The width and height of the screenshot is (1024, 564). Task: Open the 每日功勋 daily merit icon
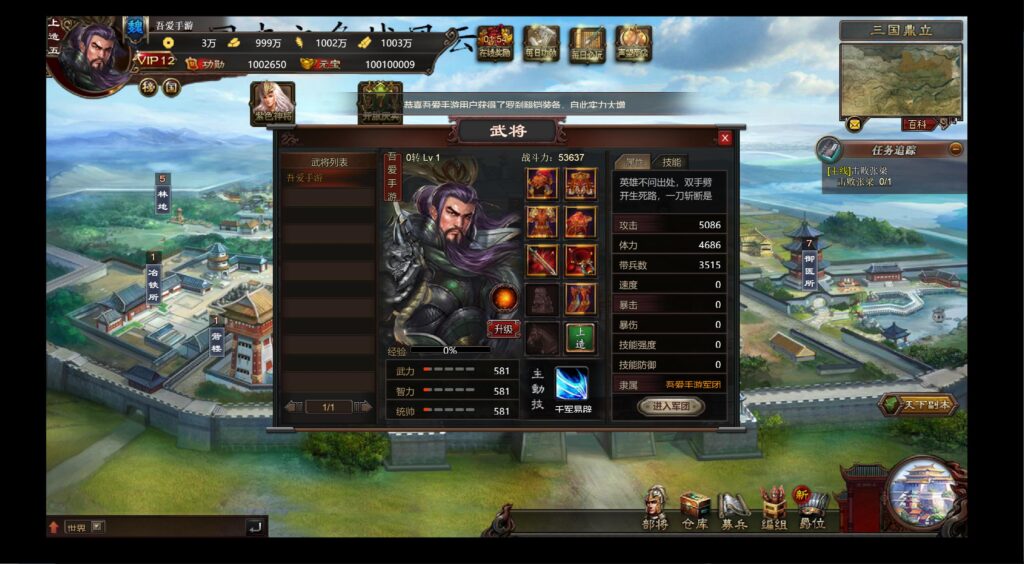pyautogui.click(x=541, y=44)
